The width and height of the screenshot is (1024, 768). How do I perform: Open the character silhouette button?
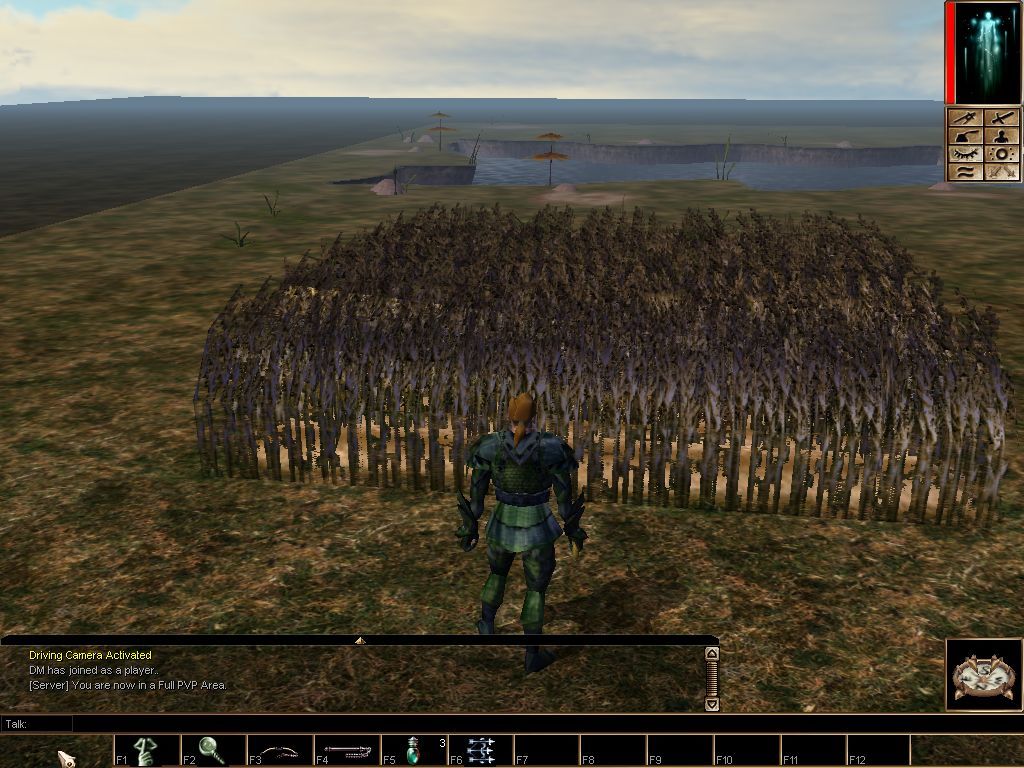click(1002, 136)
